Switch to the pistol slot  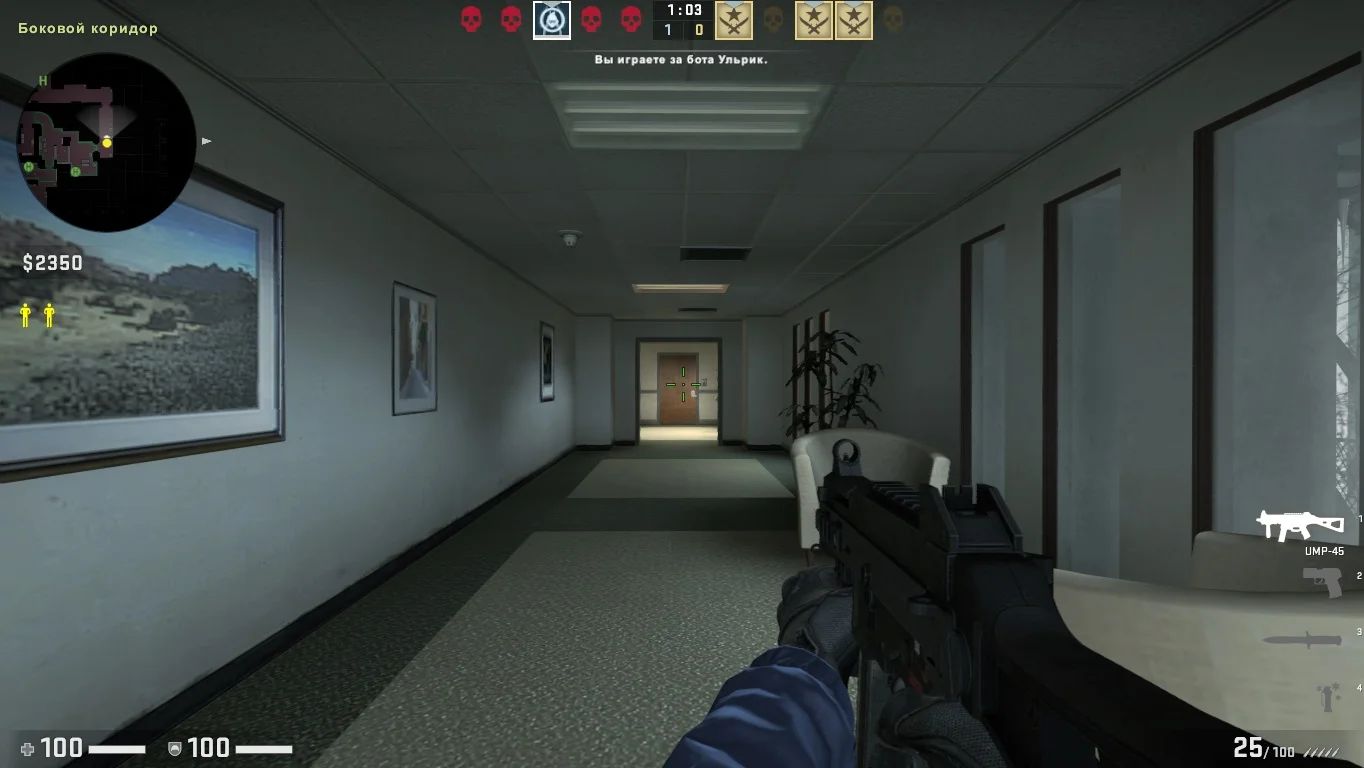[x=1322, y=580]
